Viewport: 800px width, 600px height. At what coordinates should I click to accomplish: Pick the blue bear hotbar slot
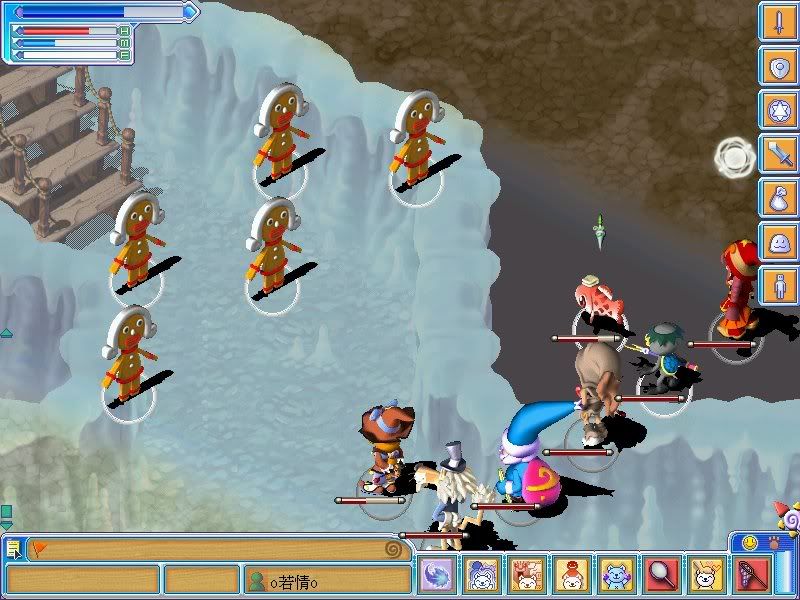pos(617,576)
